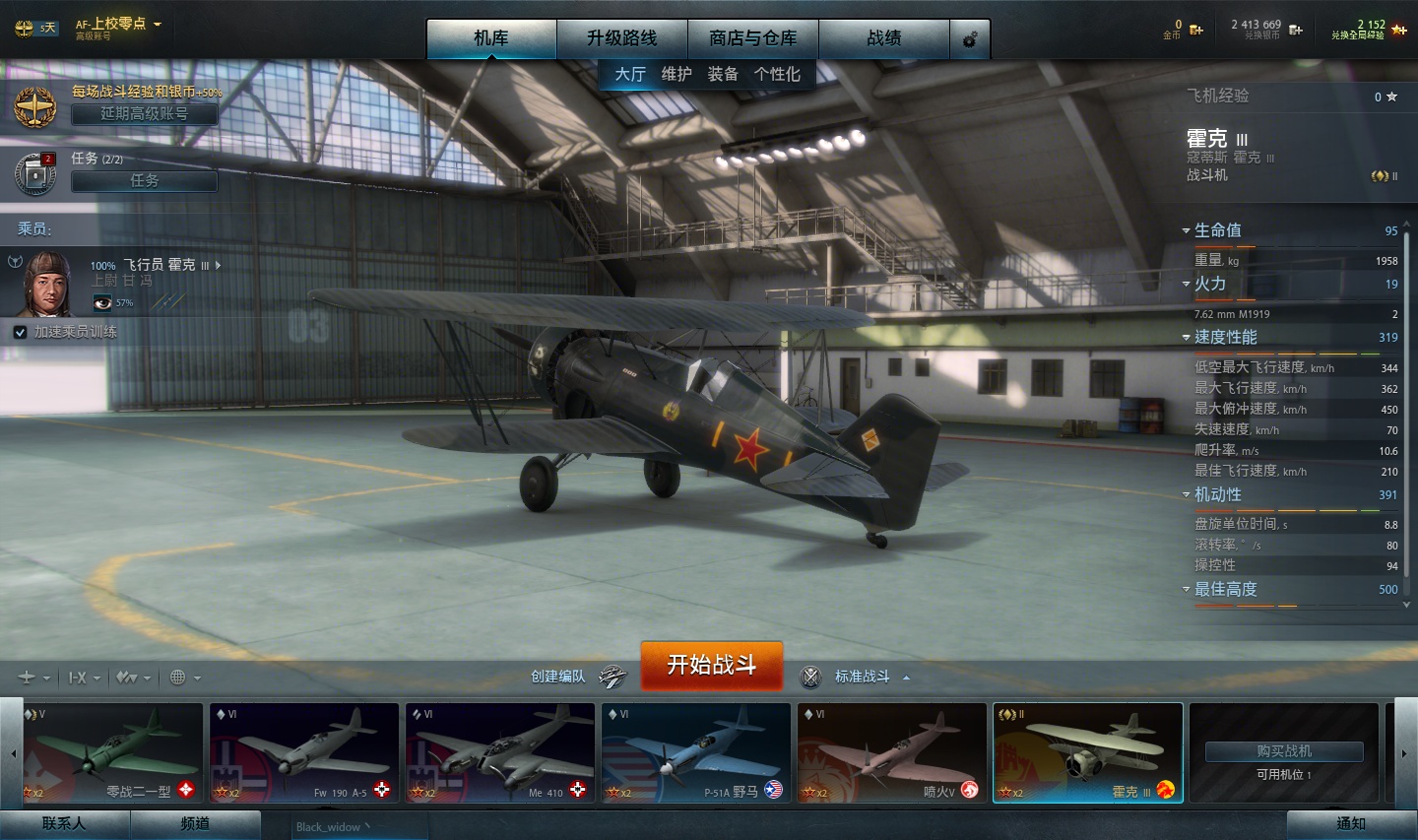The image size is (1418, 840).
Task: Click the I-X tier filter icon
Action: point(79,678)
